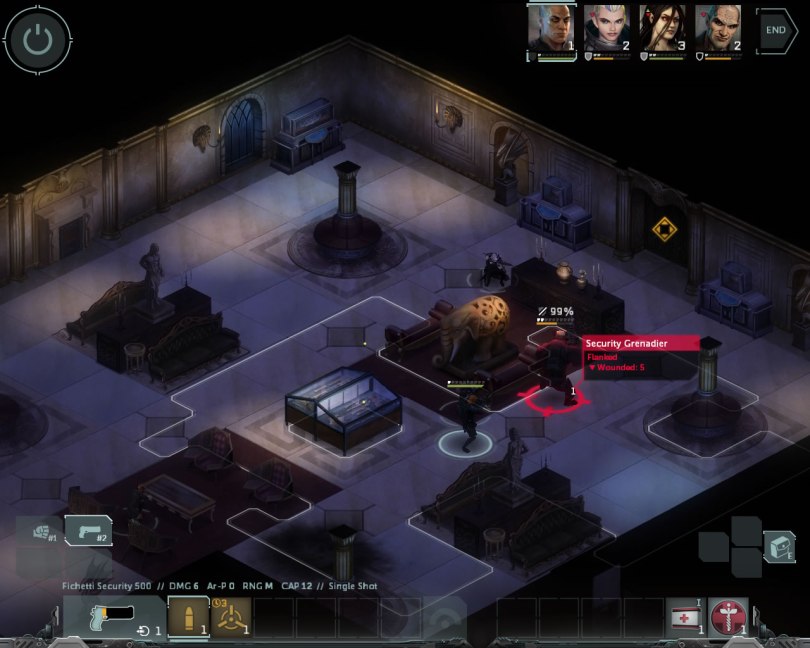Choose the single shot bullet ability
The height and width of the screenshot is (648, 810).
(187, 616)
